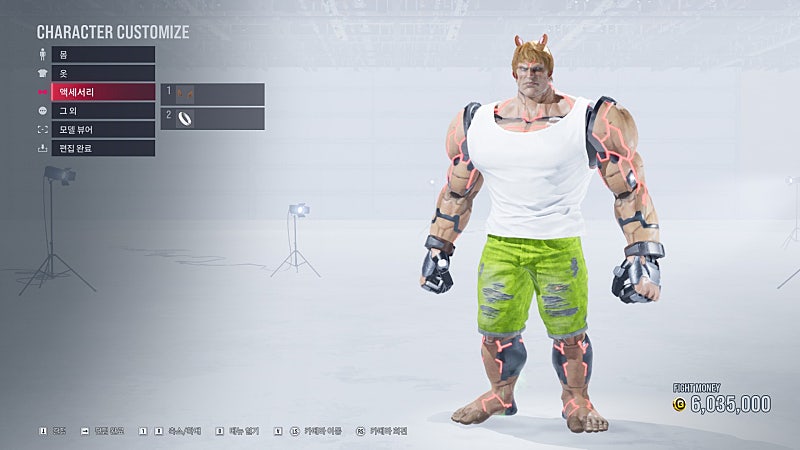Select the 몸 (Body) menu entry
The height and width of the screenshot is (450, 800).
point(103,55)
